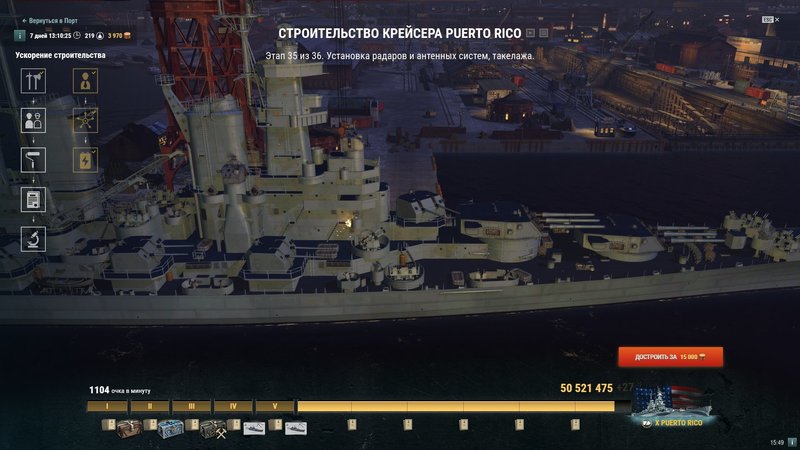Inspect the crate with crossed hammers reward
800x450 pixels.
pos(214,429)
